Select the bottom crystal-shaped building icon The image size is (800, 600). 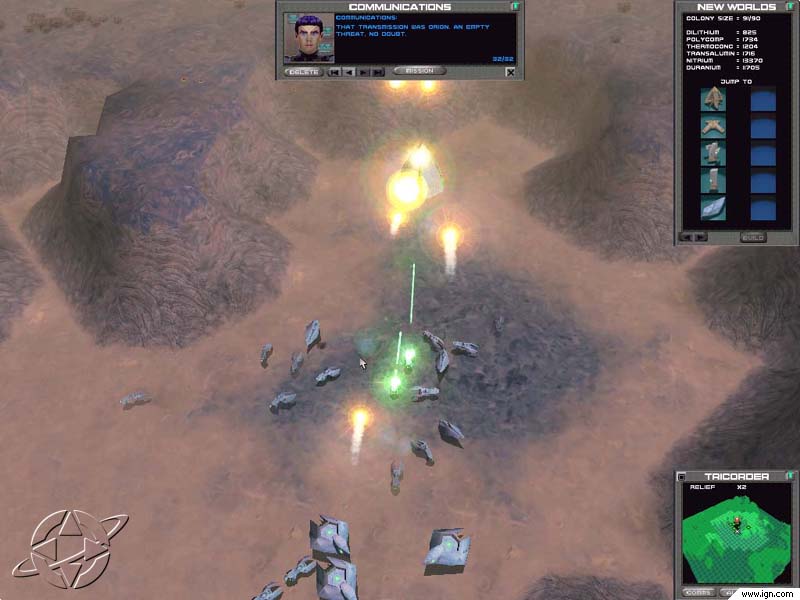[714, 208]
